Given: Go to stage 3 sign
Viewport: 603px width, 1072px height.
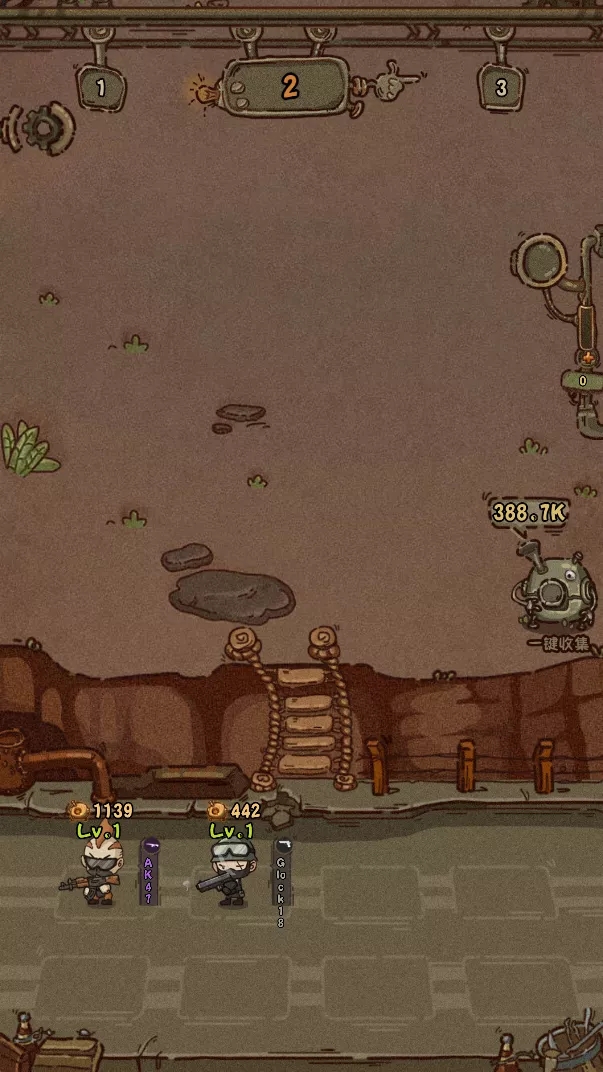Looking at the screenshot, I should [501, 88].
